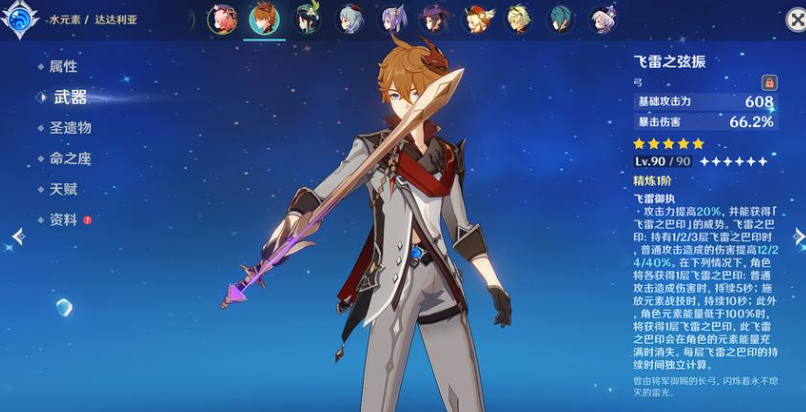Viewport: 806px width, 412px height.
Task: Show the 命之座 constellation page
Action: pyautogui.click(x=70, y=158)
